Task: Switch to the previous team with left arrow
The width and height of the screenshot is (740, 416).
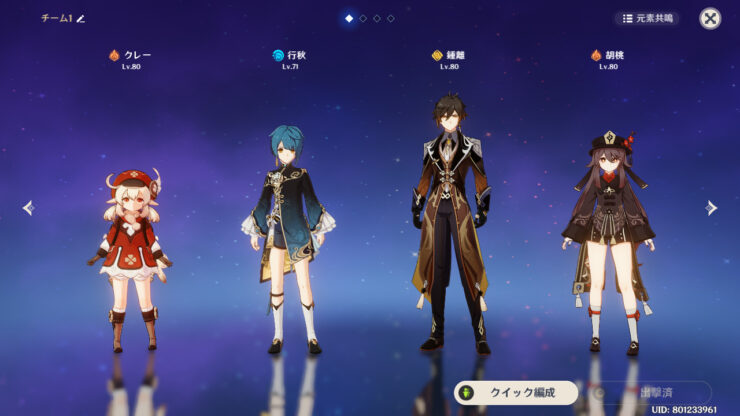Action: pos(28,208)
